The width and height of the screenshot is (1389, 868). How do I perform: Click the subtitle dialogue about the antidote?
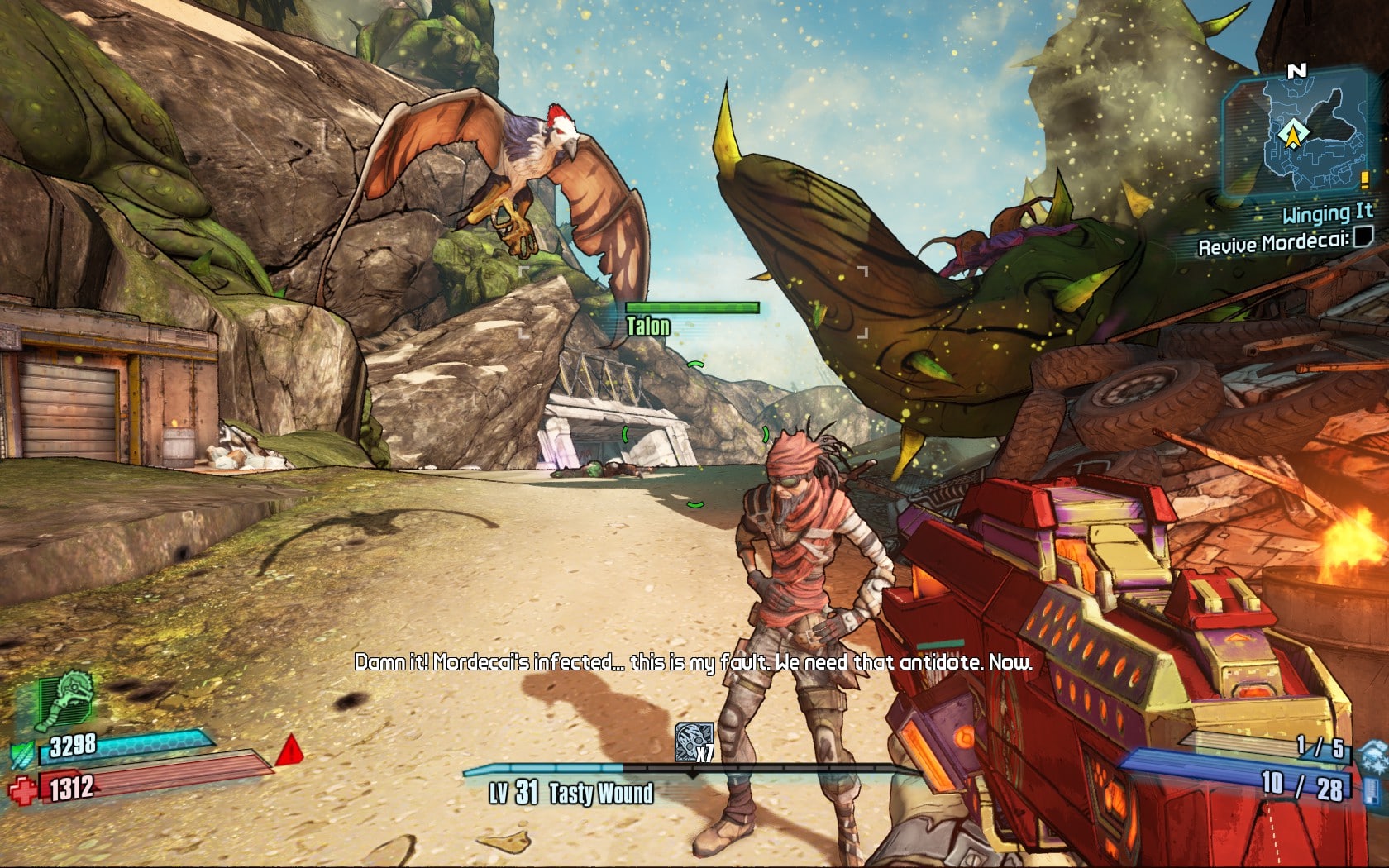point(694,661)
